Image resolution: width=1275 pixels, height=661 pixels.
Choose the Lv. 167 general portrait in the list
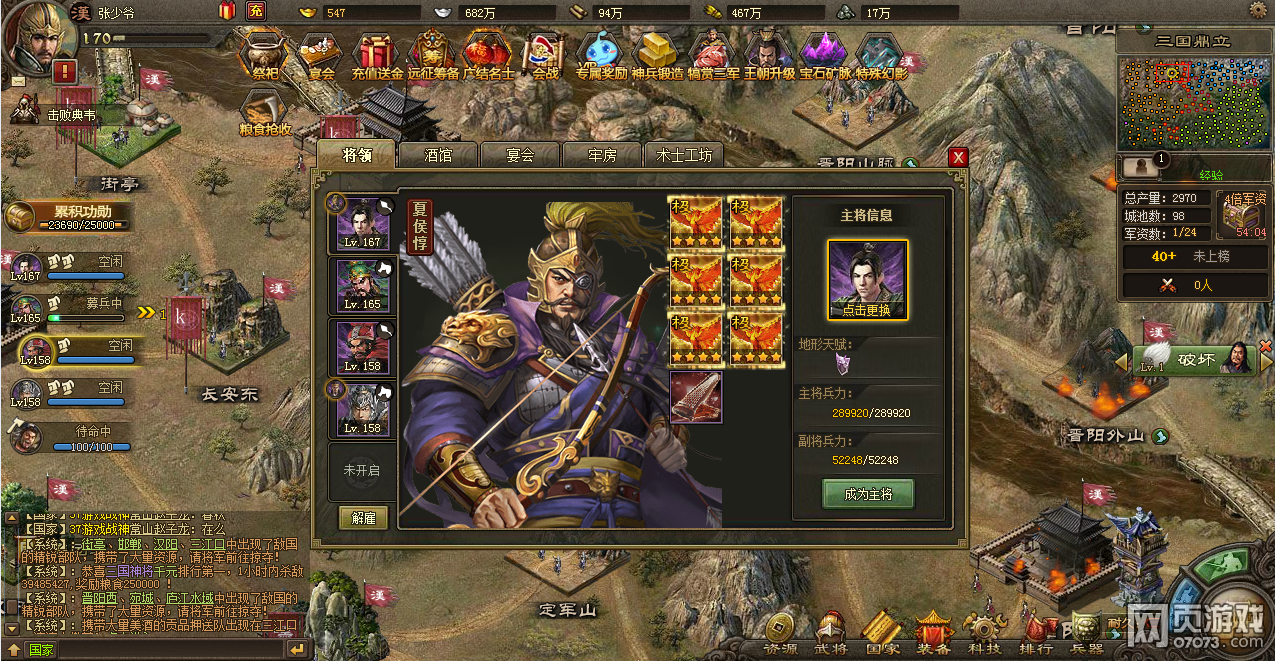(363, 223)
